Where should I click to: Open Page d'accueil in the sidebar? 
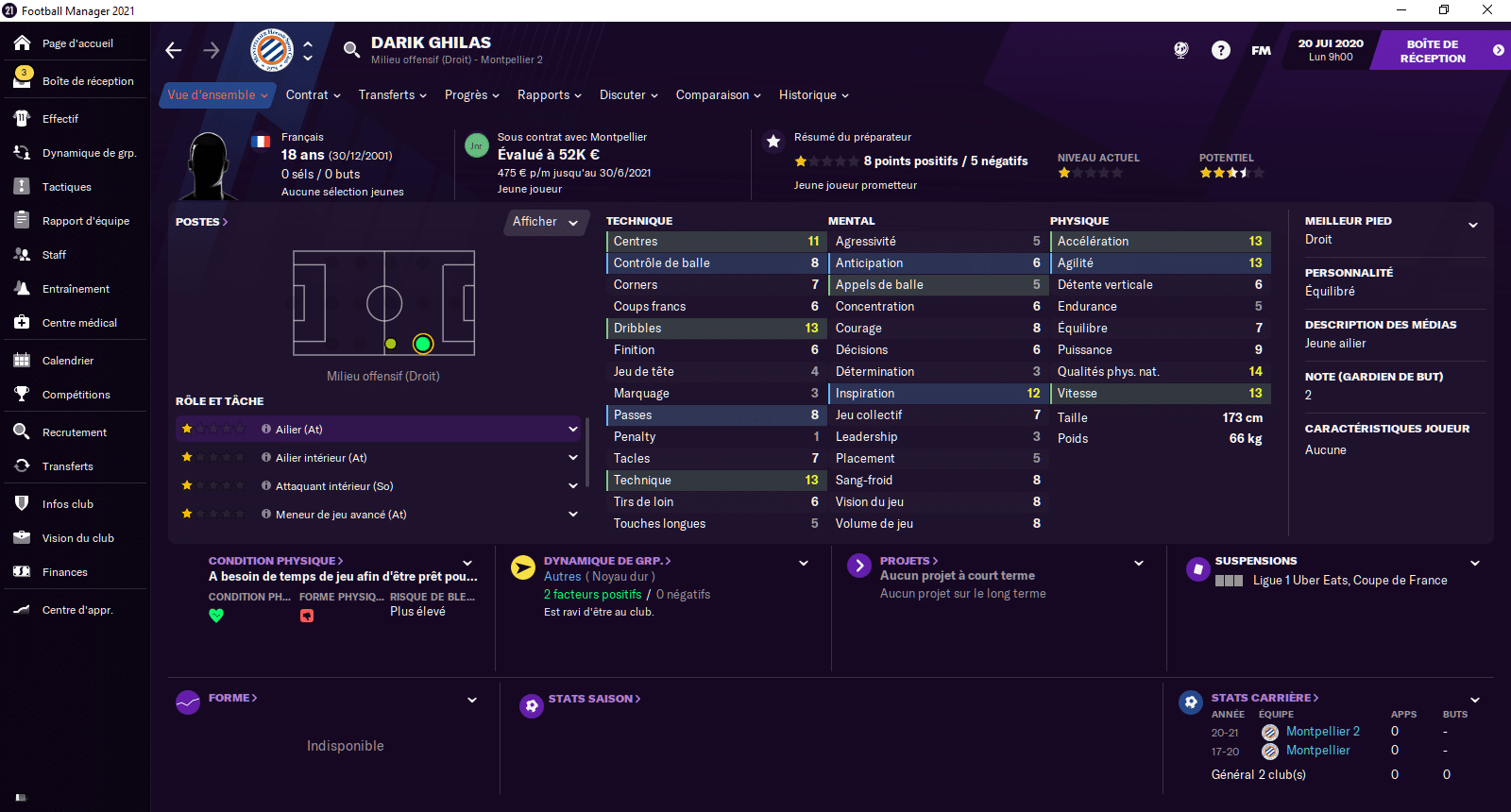[76, 43]
